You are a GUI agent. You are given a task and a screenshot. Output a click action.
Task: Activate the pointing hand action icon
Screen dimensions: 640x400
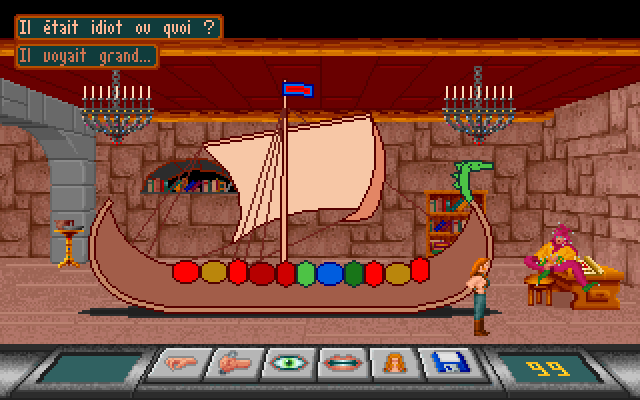[176, 364]
